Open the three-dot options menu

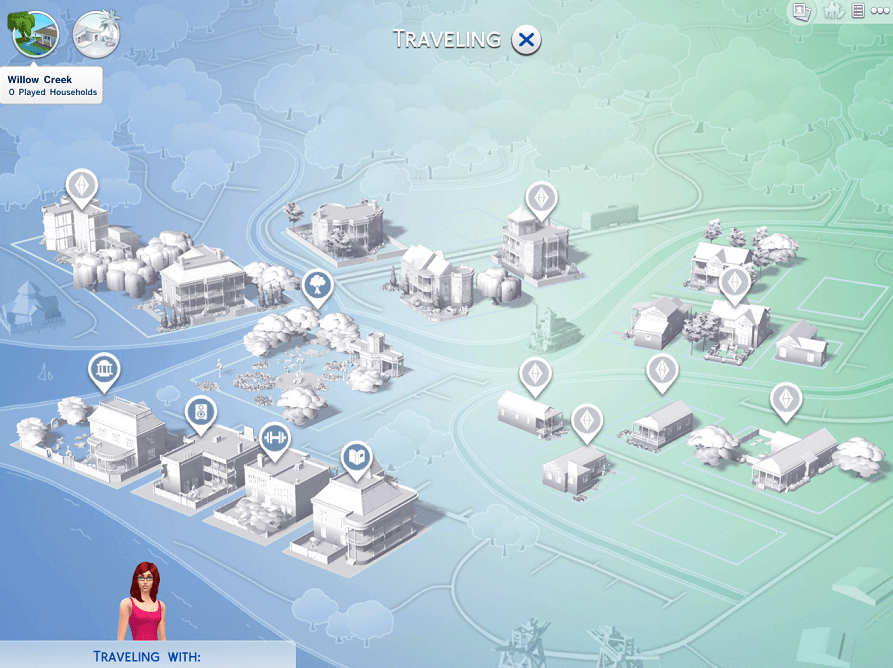point(879,11)
